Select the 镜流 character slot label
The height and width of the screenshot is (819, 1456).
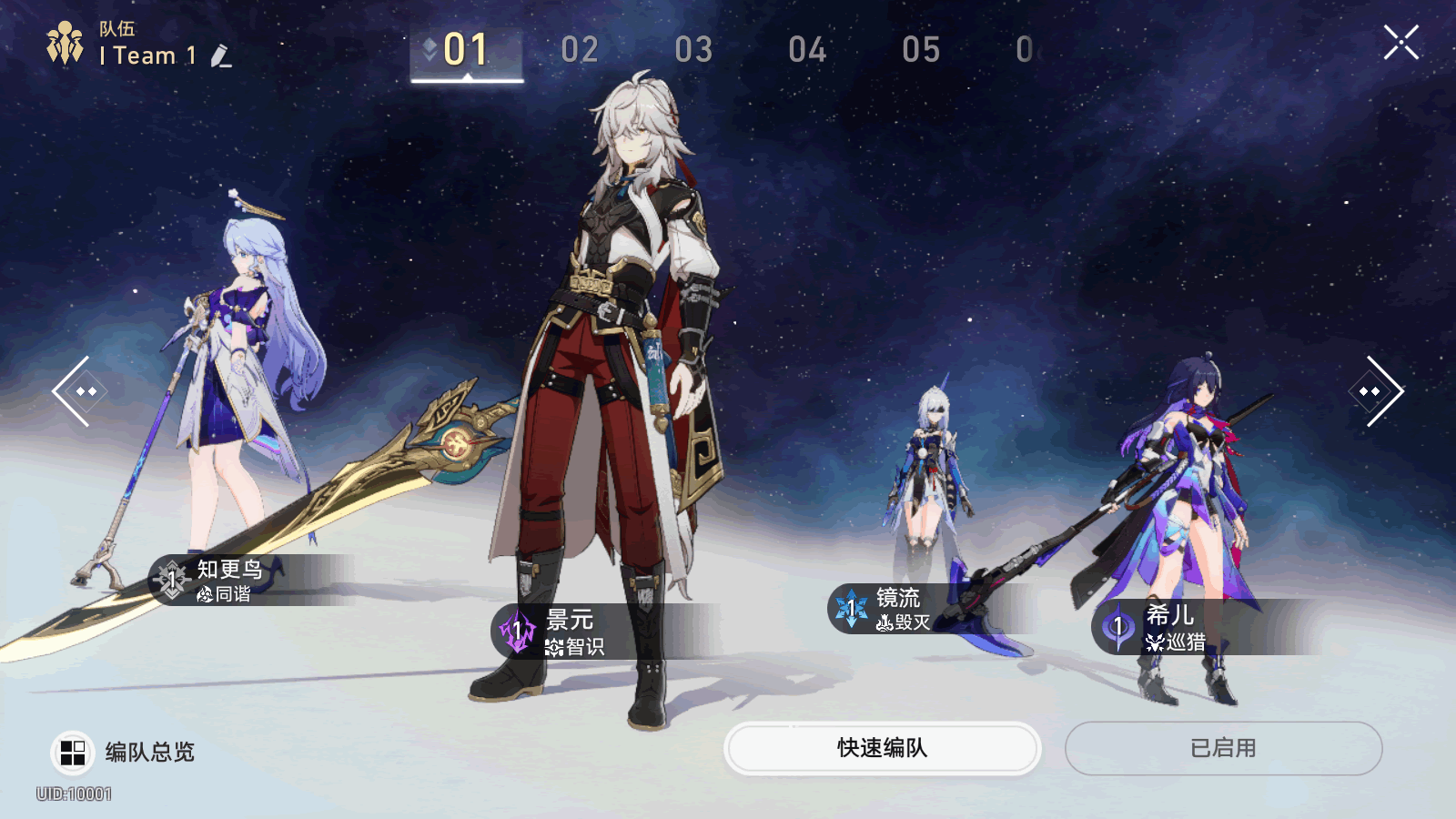pos(897,609)
